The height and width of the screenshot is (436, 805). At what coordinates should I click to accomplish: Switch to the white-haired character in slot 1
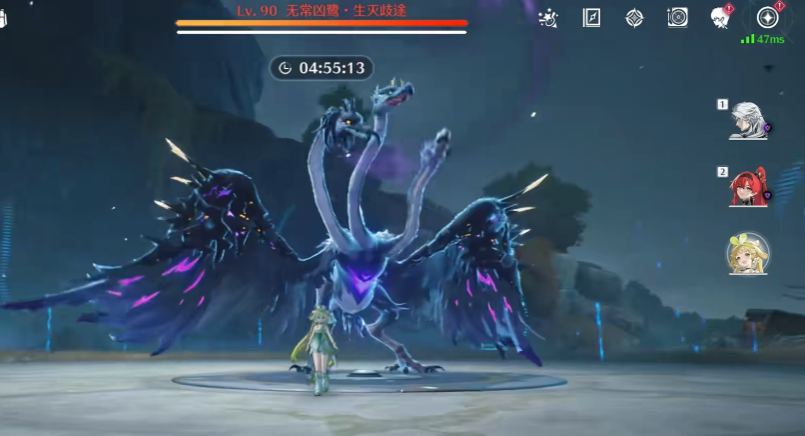point(748,121)
